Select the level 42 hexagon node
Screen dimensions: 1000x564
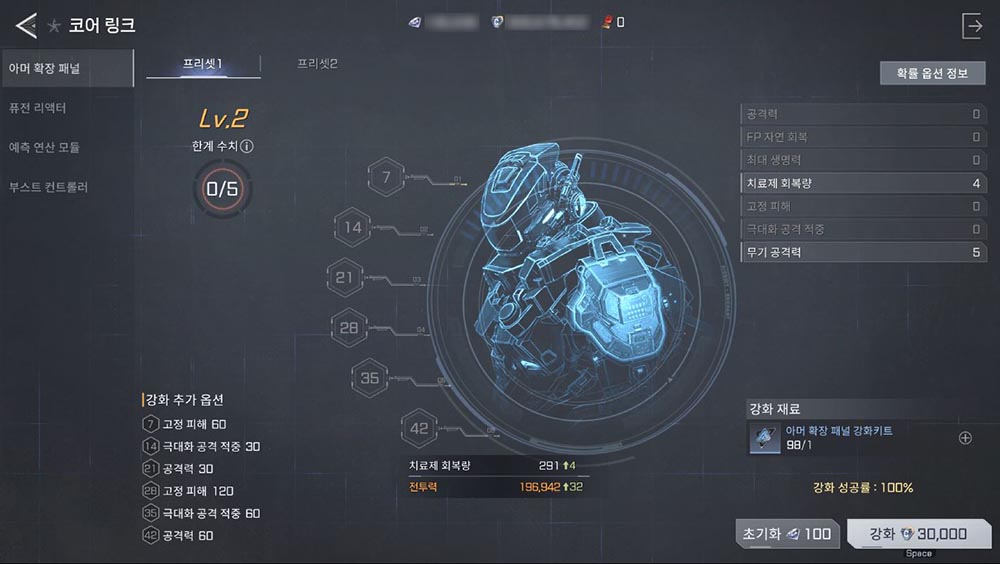tap(419, 429)
